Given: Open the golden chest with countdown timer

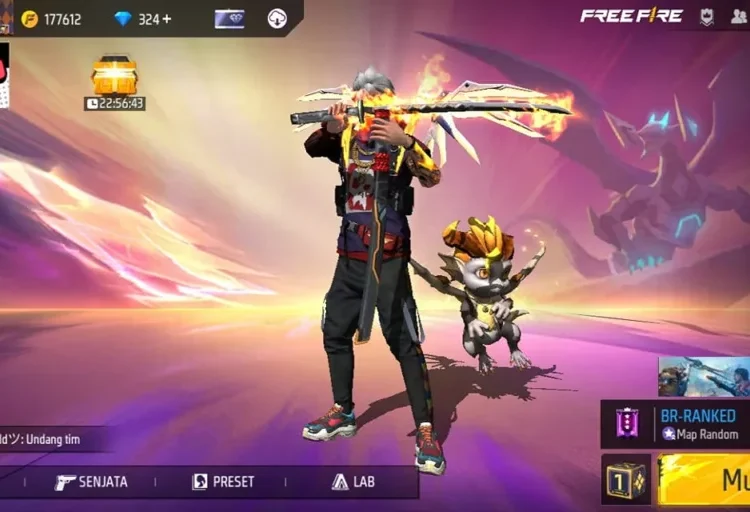Looking at the screenshot, I should click(114, 77).
